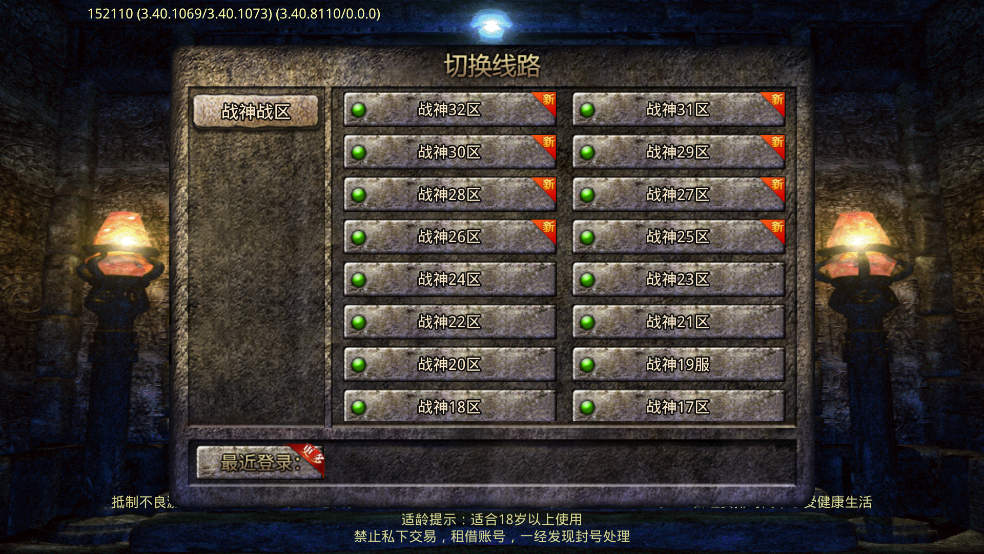Viewport: 984px width, 554px height.
Task: Choose server 战神31区
Action: point(678,110)
